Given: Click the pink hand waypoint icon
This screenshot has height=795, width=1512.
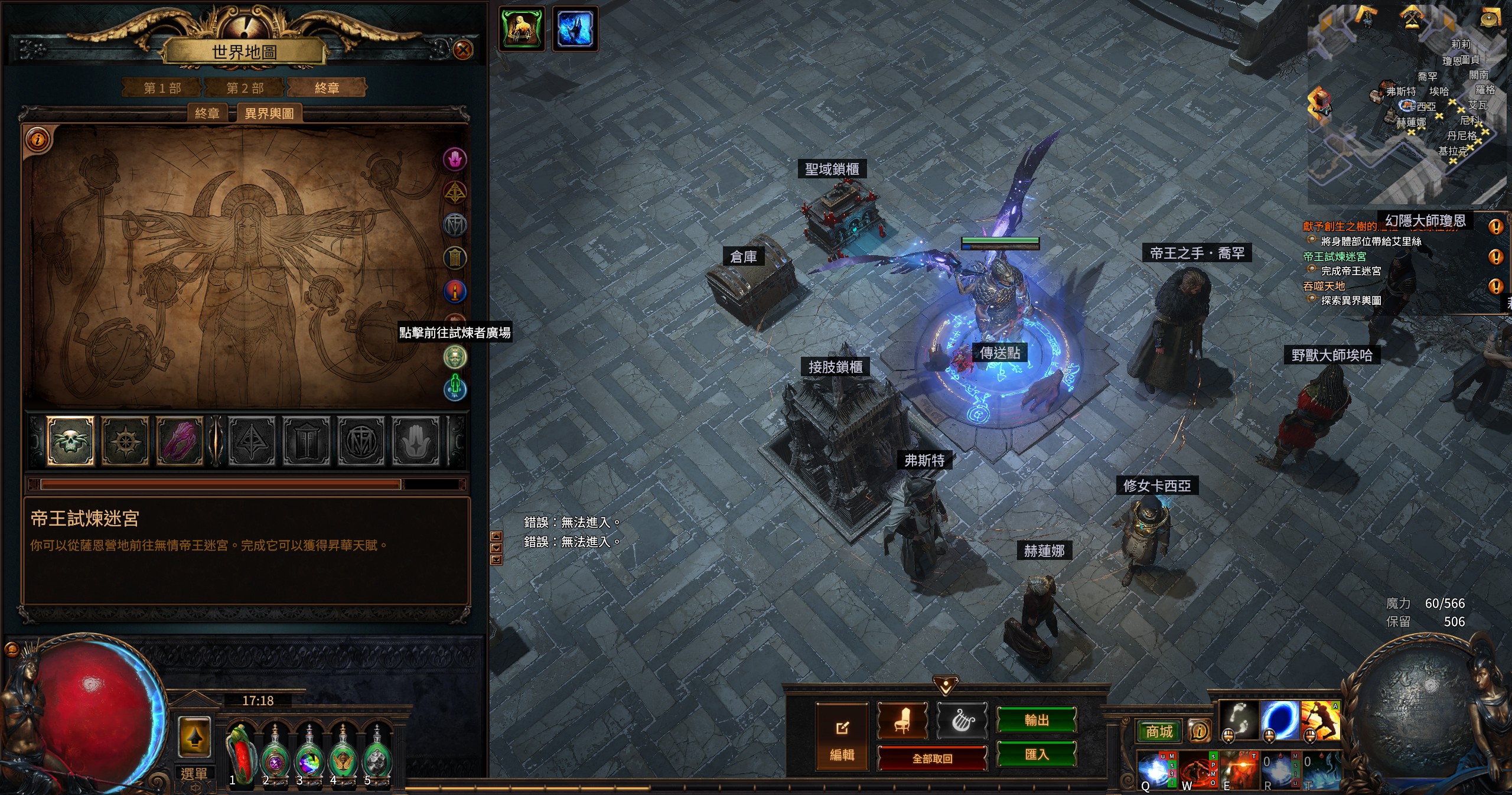Looking at the screenshot, I should pyautogui.click(x=455, y=159).
